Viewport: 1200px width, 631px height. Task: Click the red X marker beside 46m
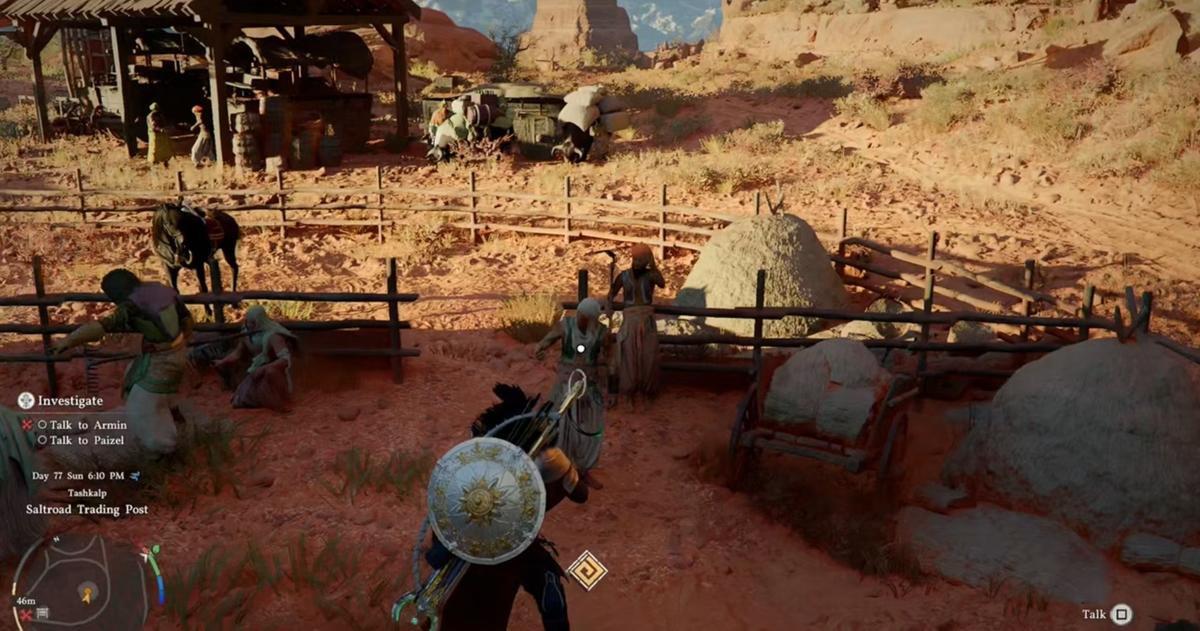point(24,613)
